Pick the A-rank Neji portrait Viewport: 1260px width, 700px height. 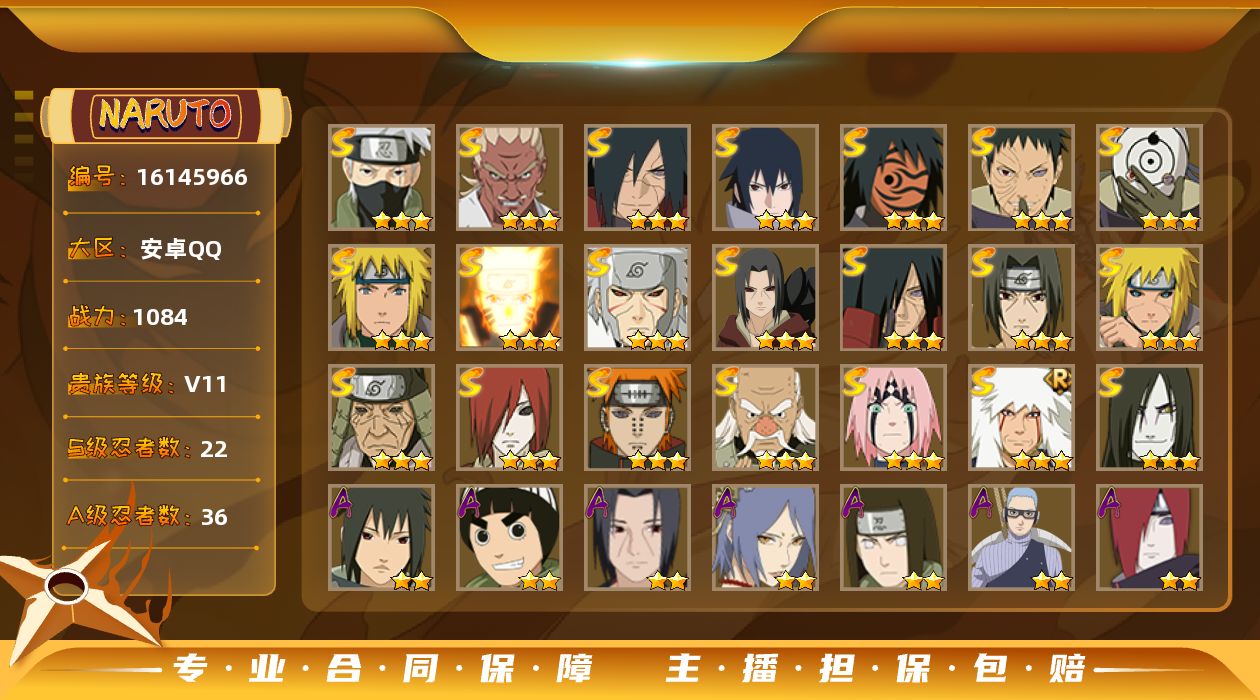(893, 537)
